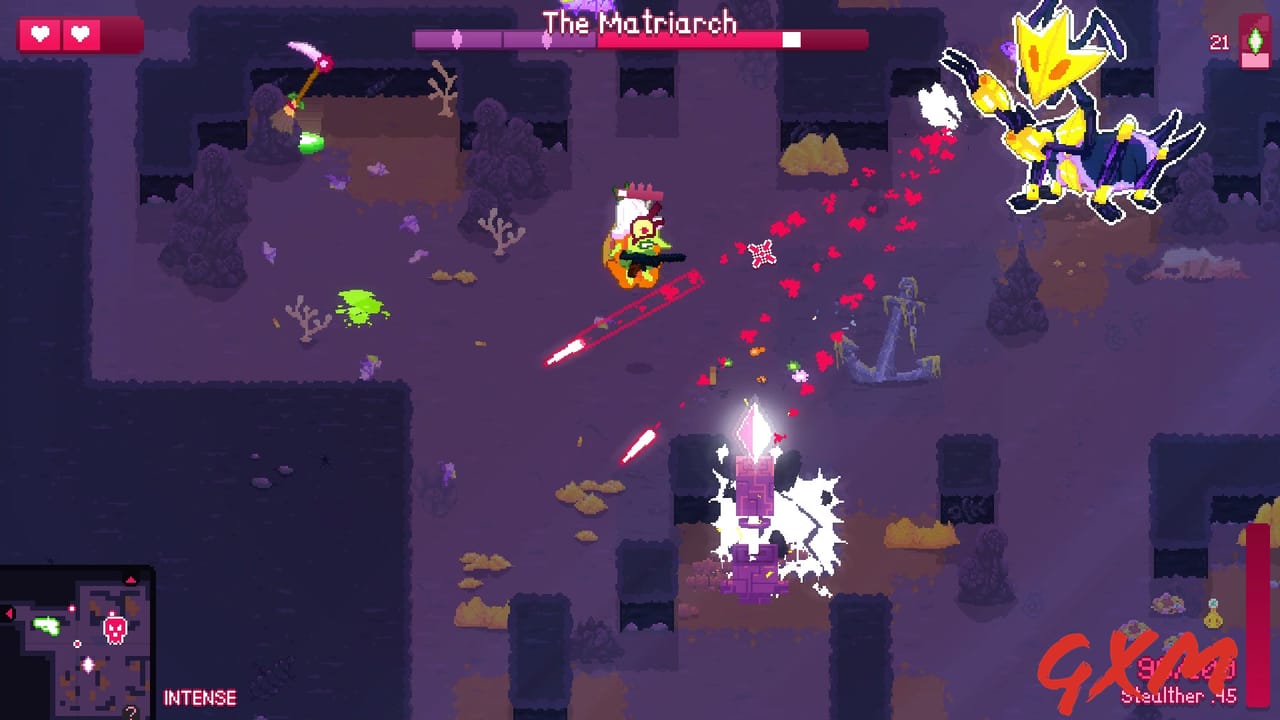Click the 90/100 ammo counter

click(x=1187, y=668)
